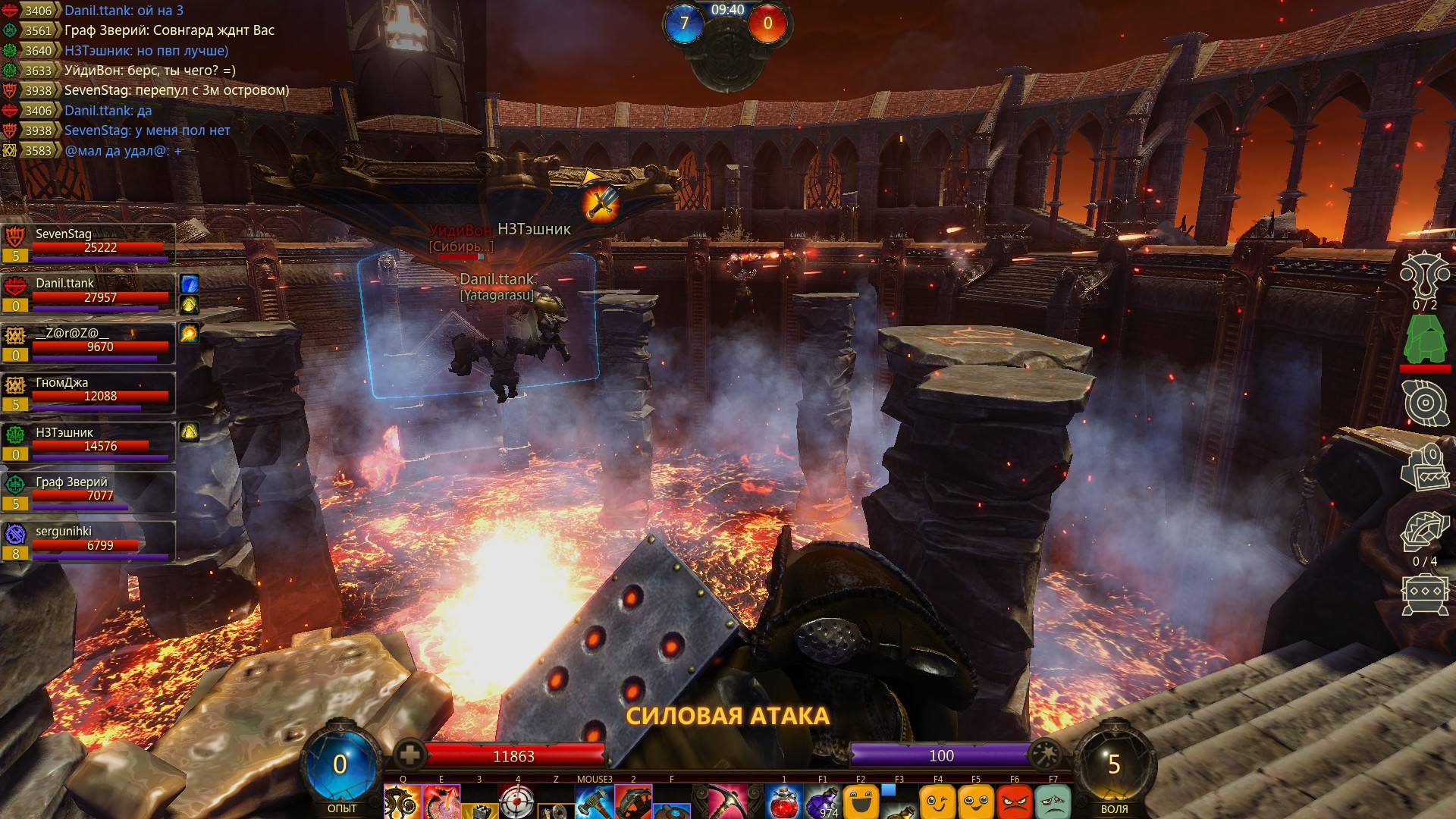Use the angry red emote
Viewport: 1456px width, 819px height.
pos(1015,802)
